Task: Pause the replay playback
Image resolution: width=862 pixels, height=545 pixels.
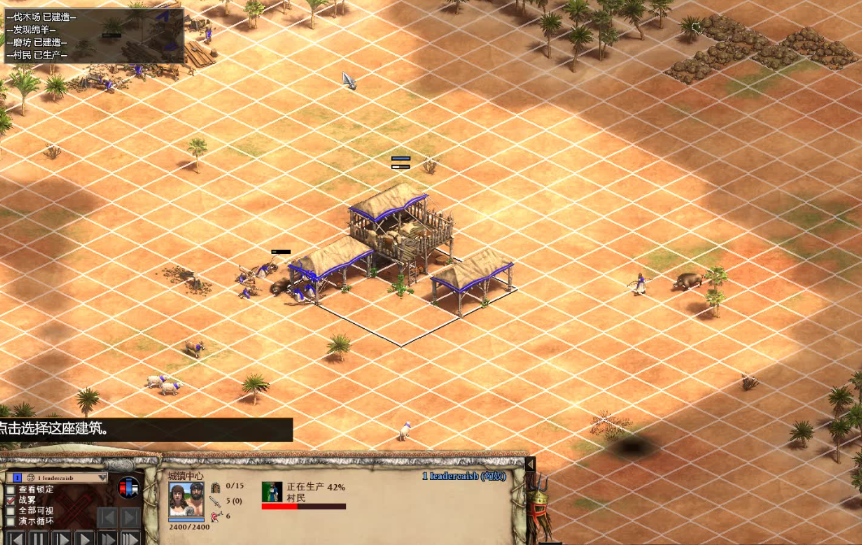Action: (x=38, y=539)
